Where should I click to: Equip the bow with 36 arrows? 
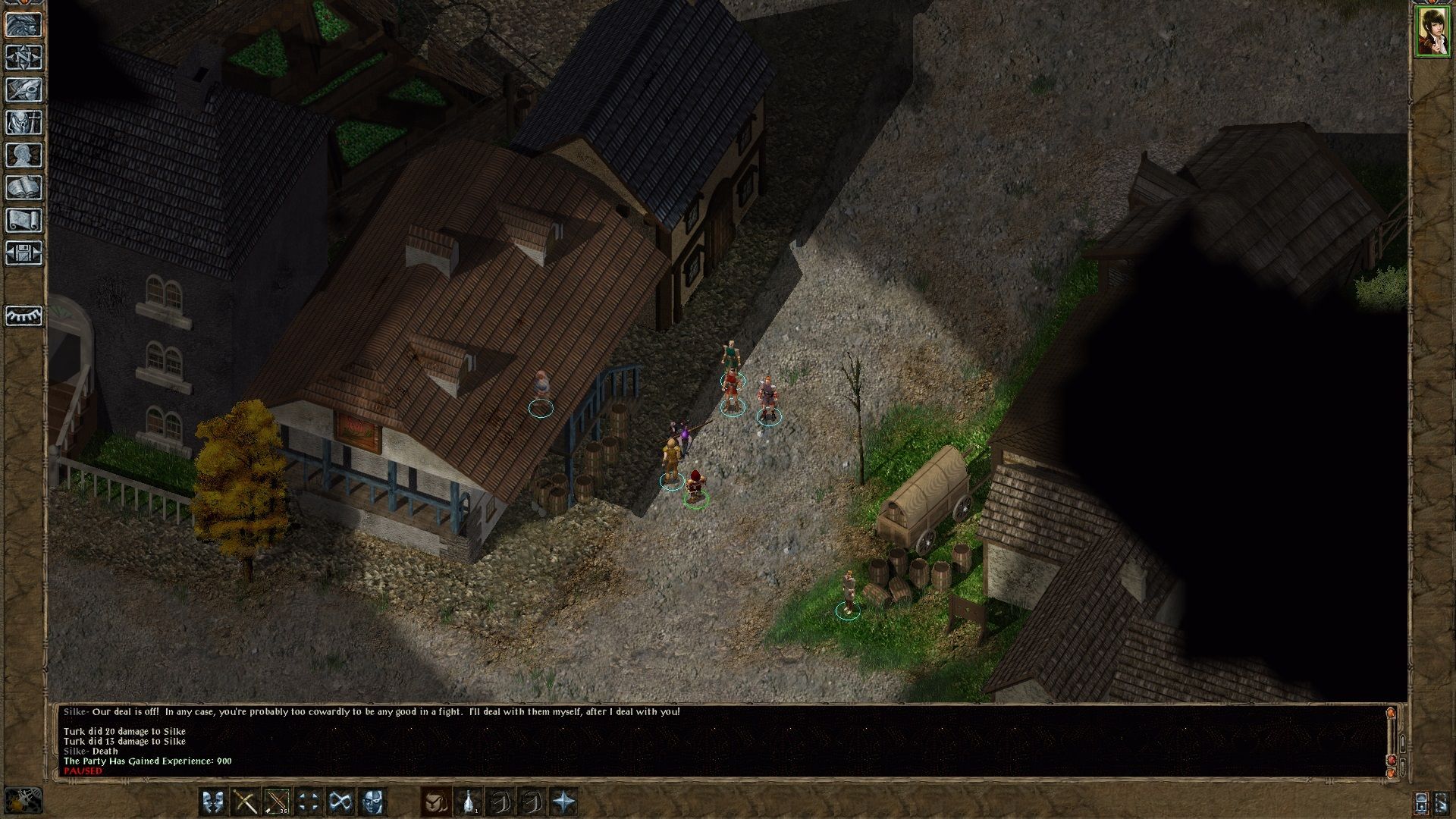277,802
